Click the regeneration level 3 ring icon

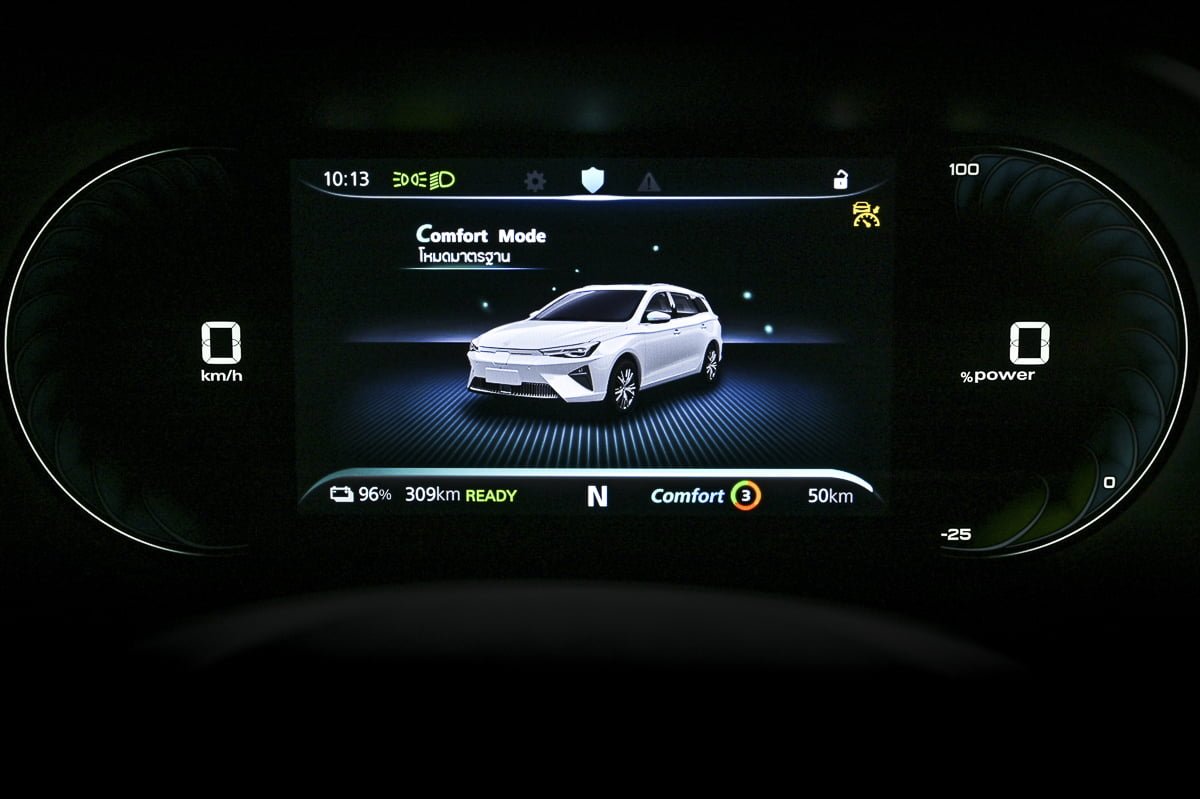[745, 496]
